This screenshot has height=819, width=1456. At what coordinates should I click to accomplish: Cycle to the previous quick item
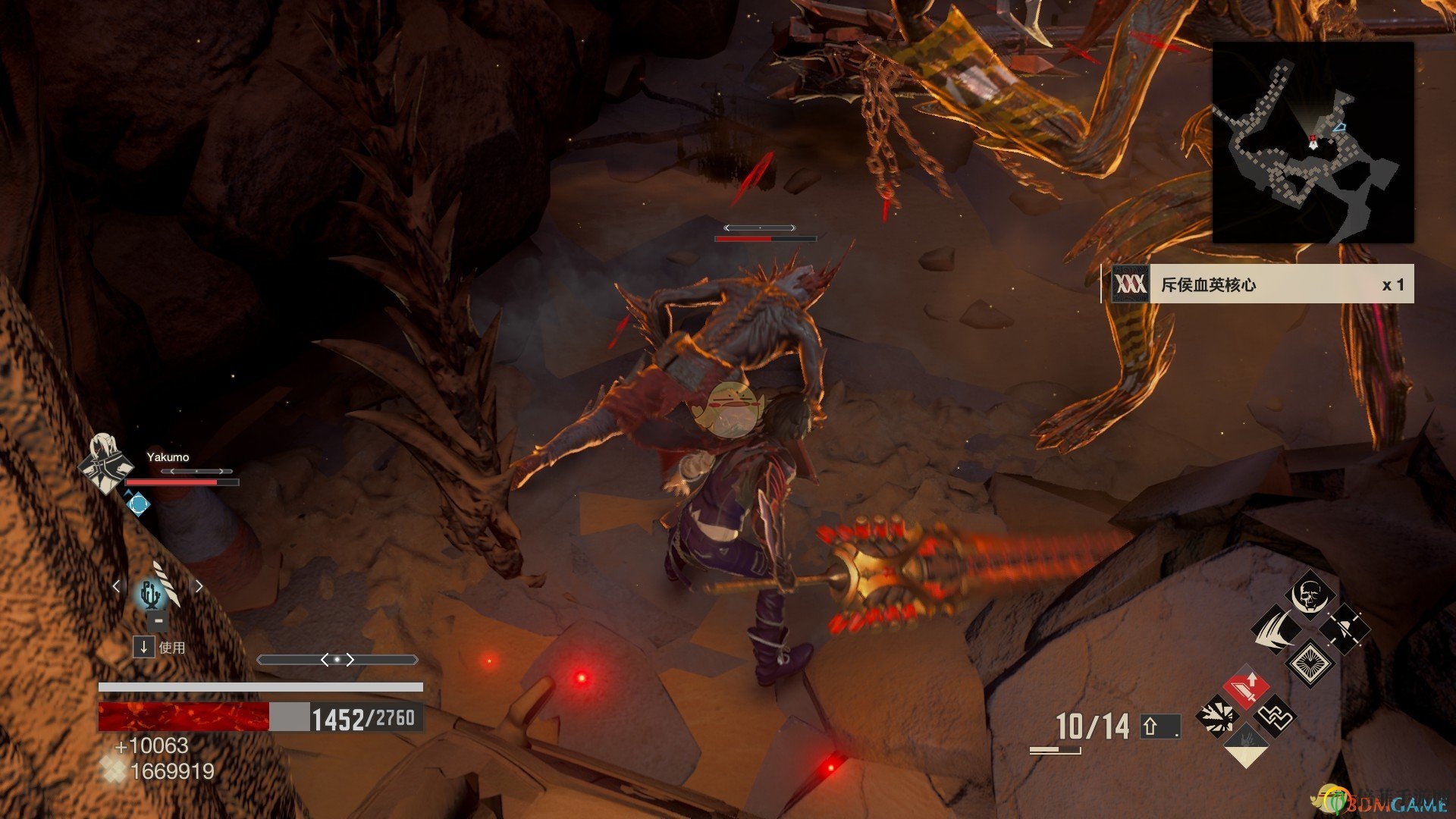click(x=116, y=586)
